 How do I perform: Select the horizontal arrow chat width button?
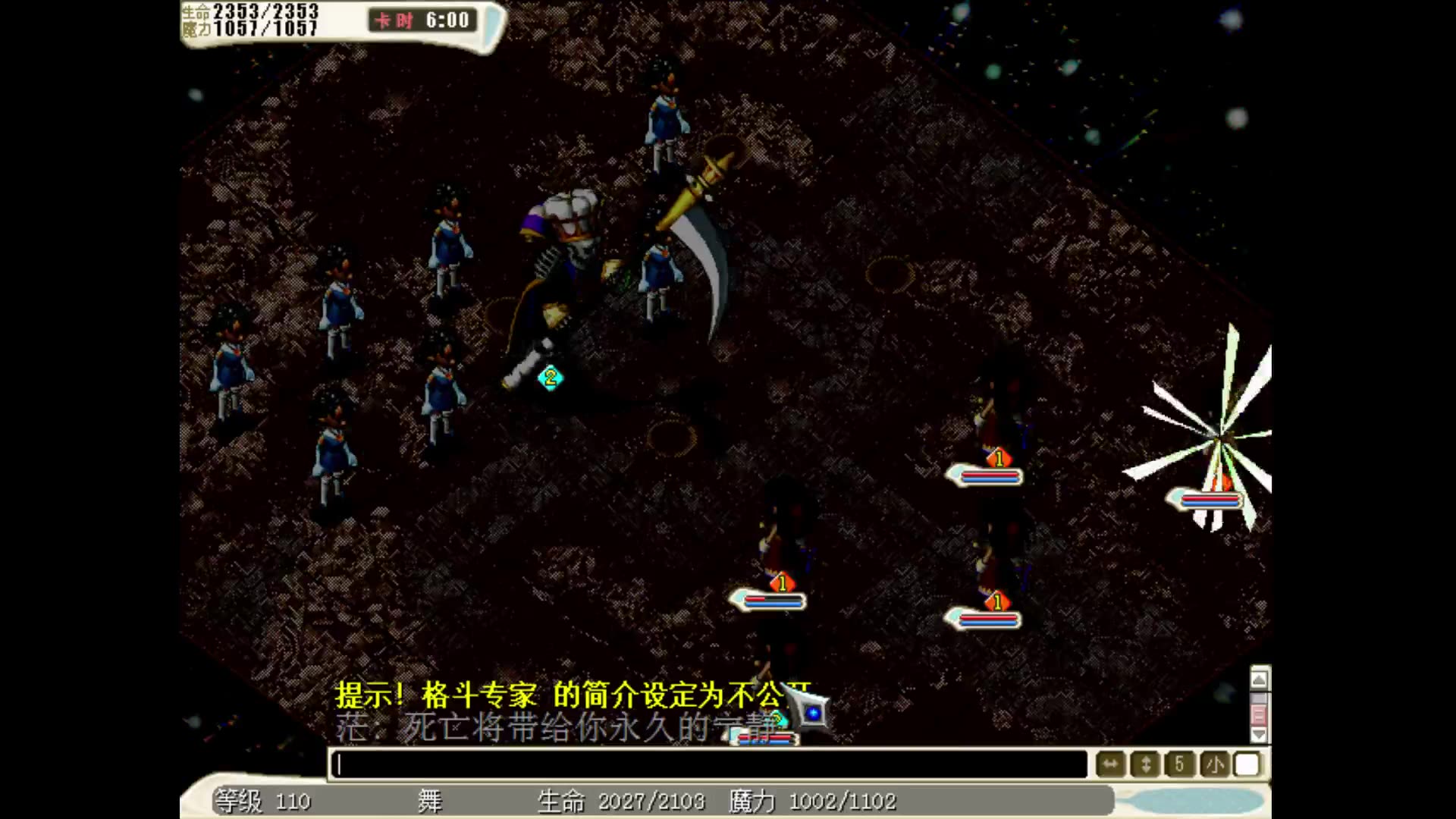tap(1109, 764)
